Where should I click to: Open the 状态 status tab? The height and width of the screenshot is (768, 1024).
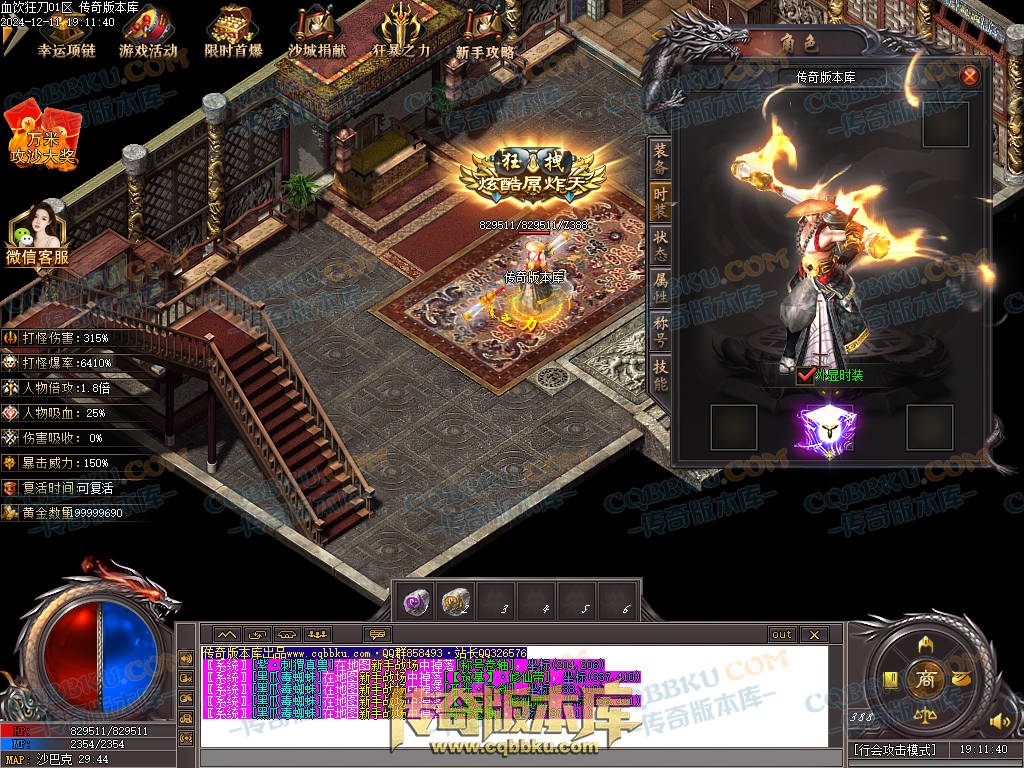click(660, 246)
